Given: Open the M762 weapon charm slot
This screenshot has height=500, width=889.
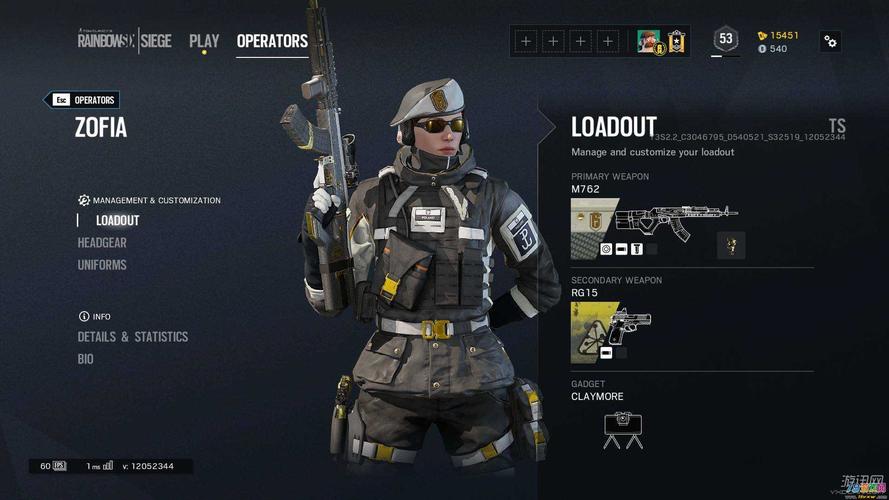Looking at the screenshot, I should click(731, 245).
